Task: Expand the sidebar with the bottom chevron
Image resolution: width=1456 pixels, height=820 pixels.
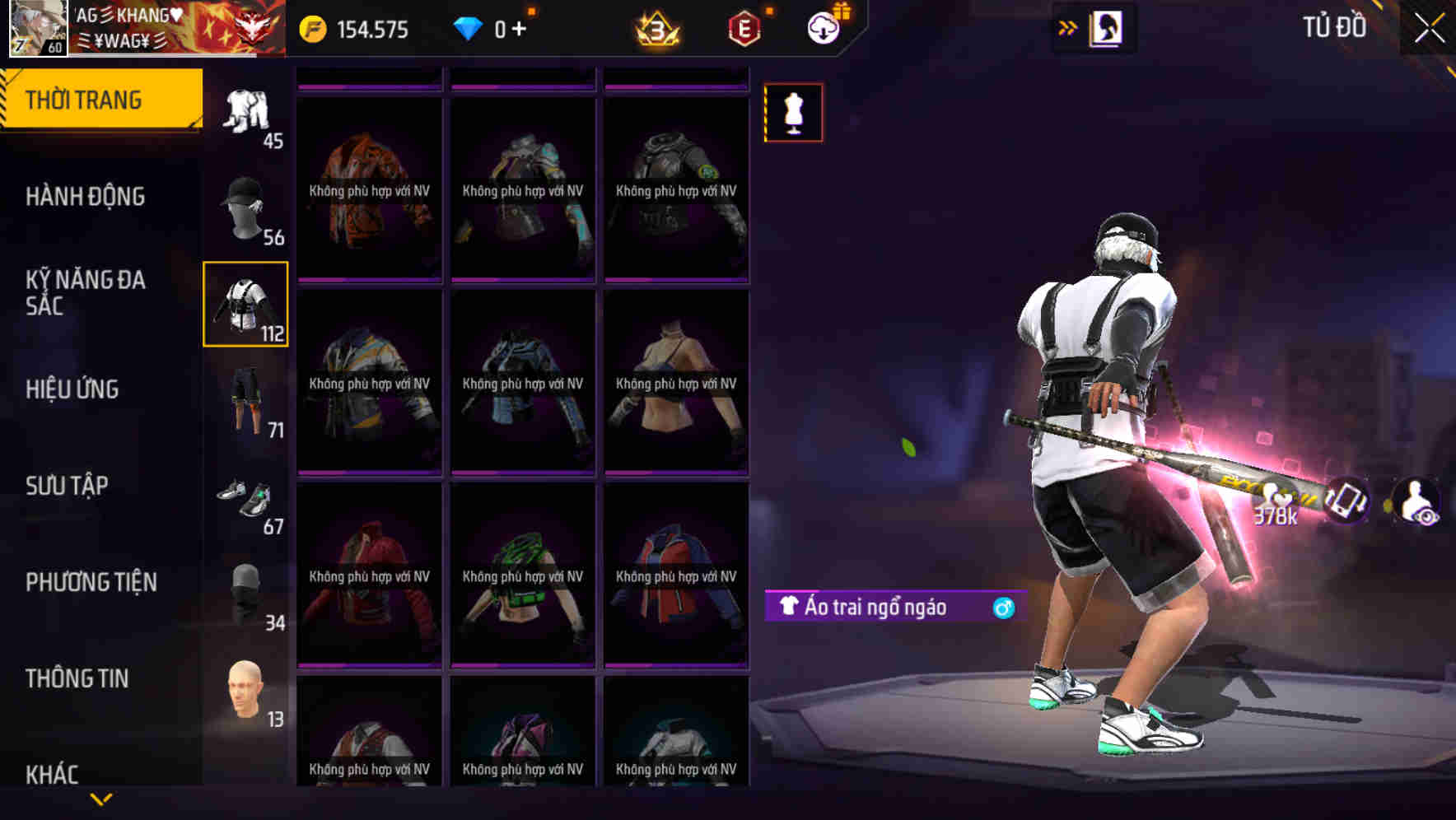Action: pos(100,799)
